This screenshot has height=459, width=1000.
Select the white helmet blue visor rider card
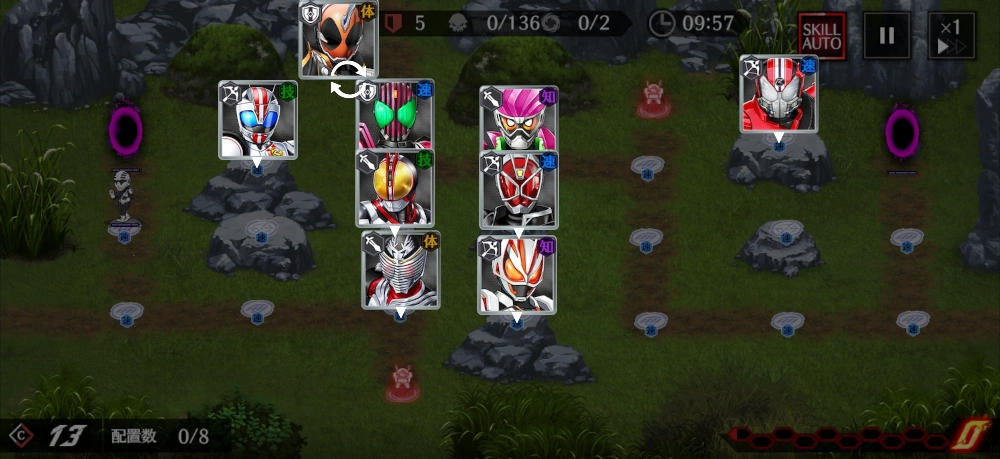(258, 120)
